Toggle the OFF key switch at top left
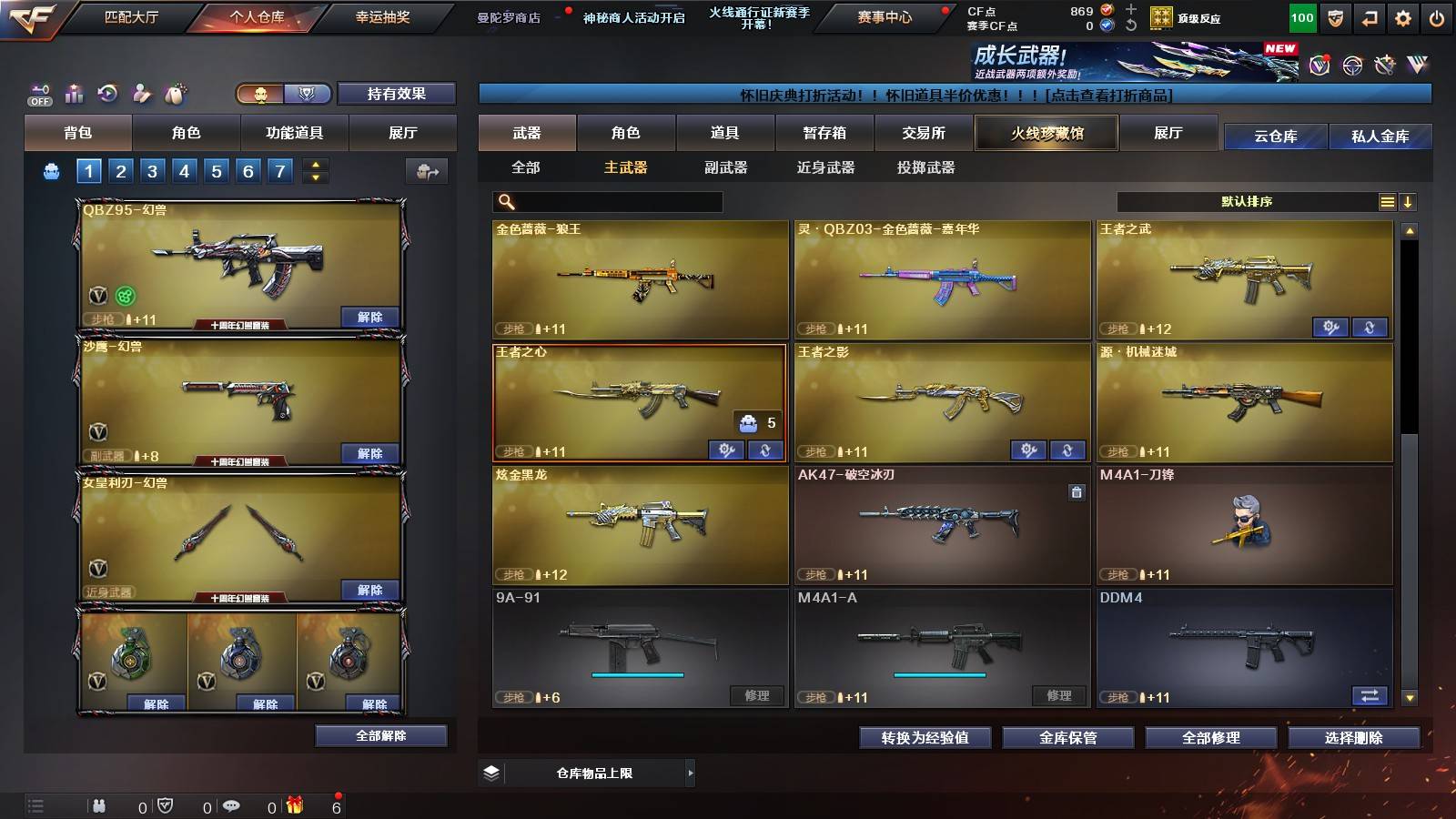 (38, 93)
